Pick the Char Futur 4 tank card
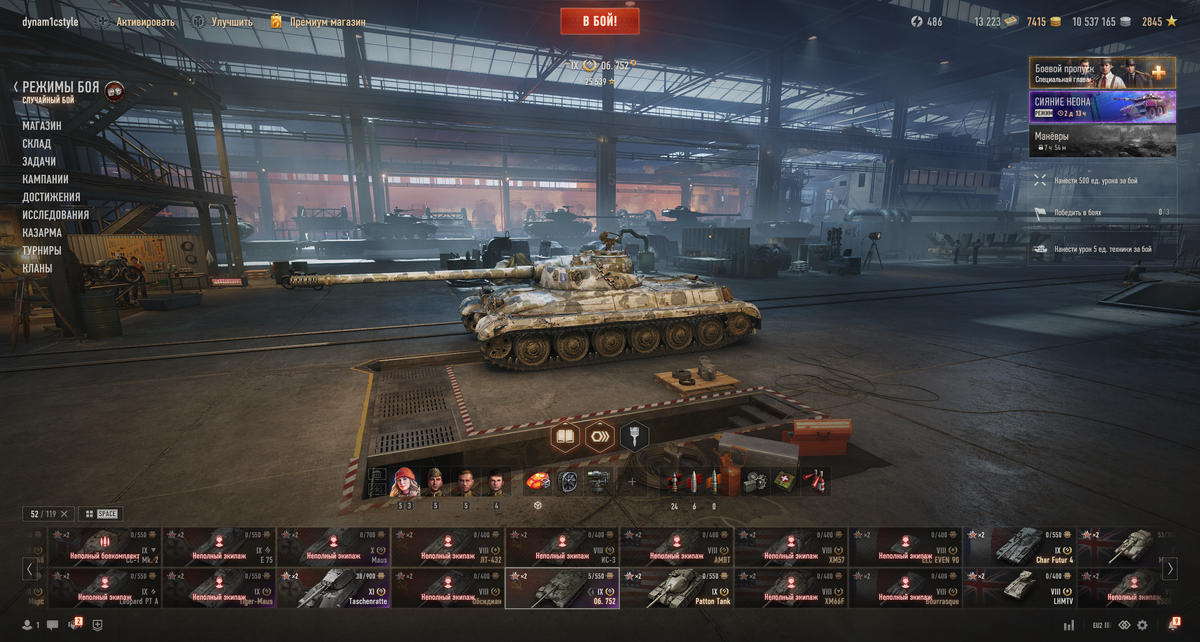1200x642 pixels. click(x=1020, y=547)
